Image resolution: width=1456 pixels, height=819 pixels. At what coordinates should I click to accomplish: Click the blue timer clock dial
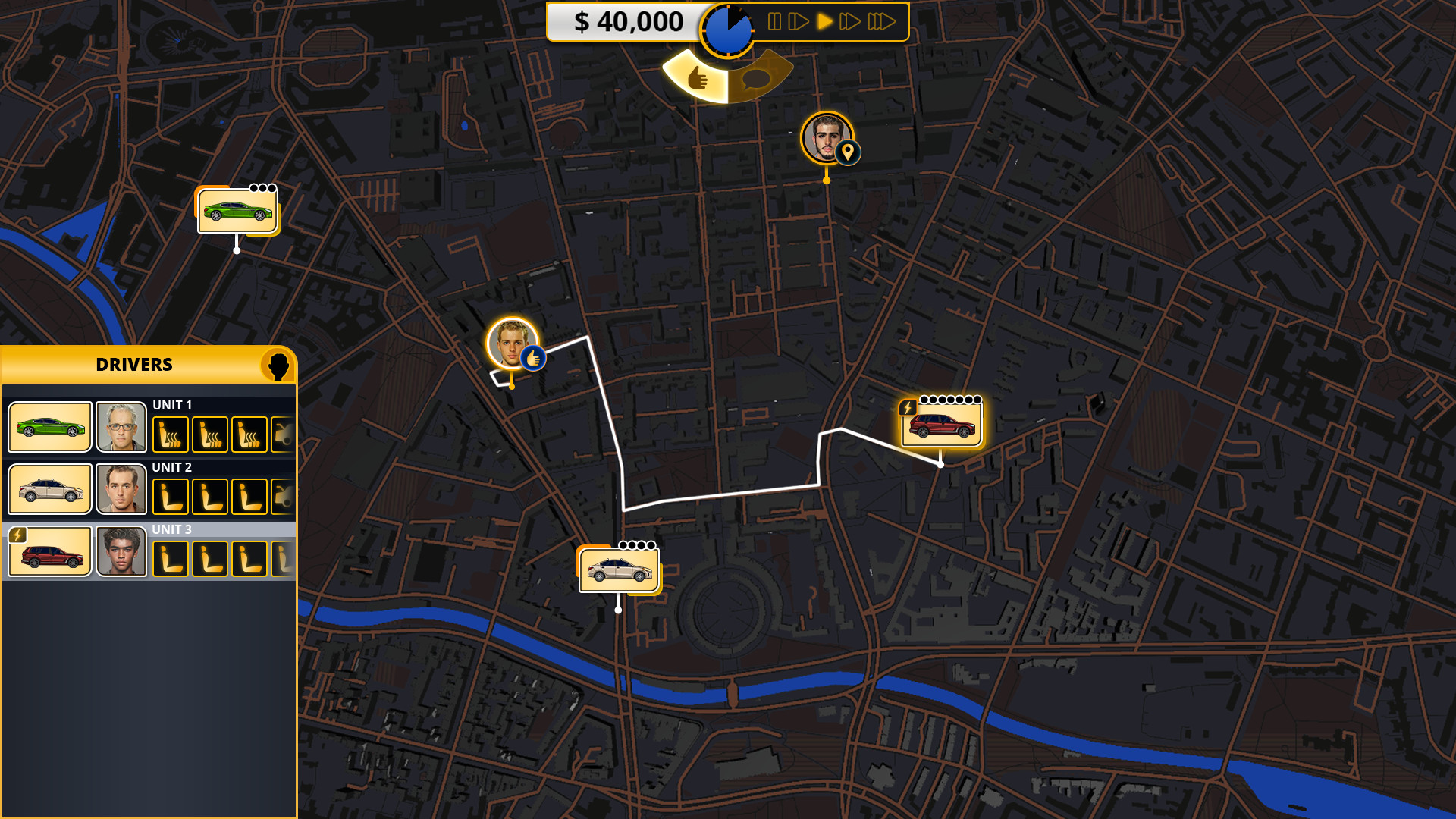pos(728,29)
